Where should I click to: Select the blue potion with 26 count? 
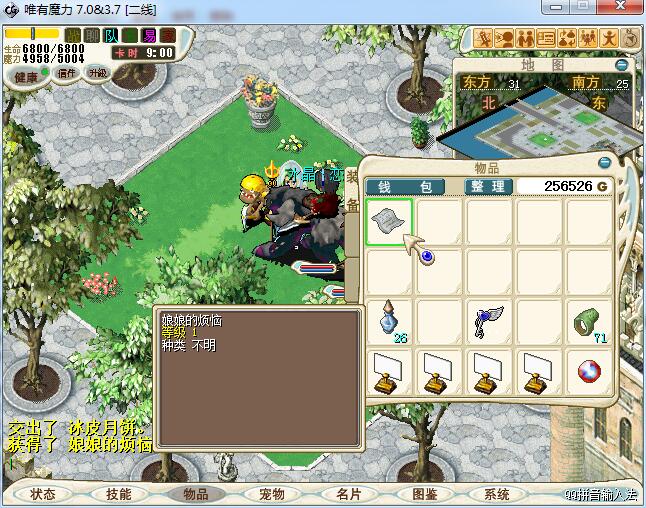[x=389, y=321]
